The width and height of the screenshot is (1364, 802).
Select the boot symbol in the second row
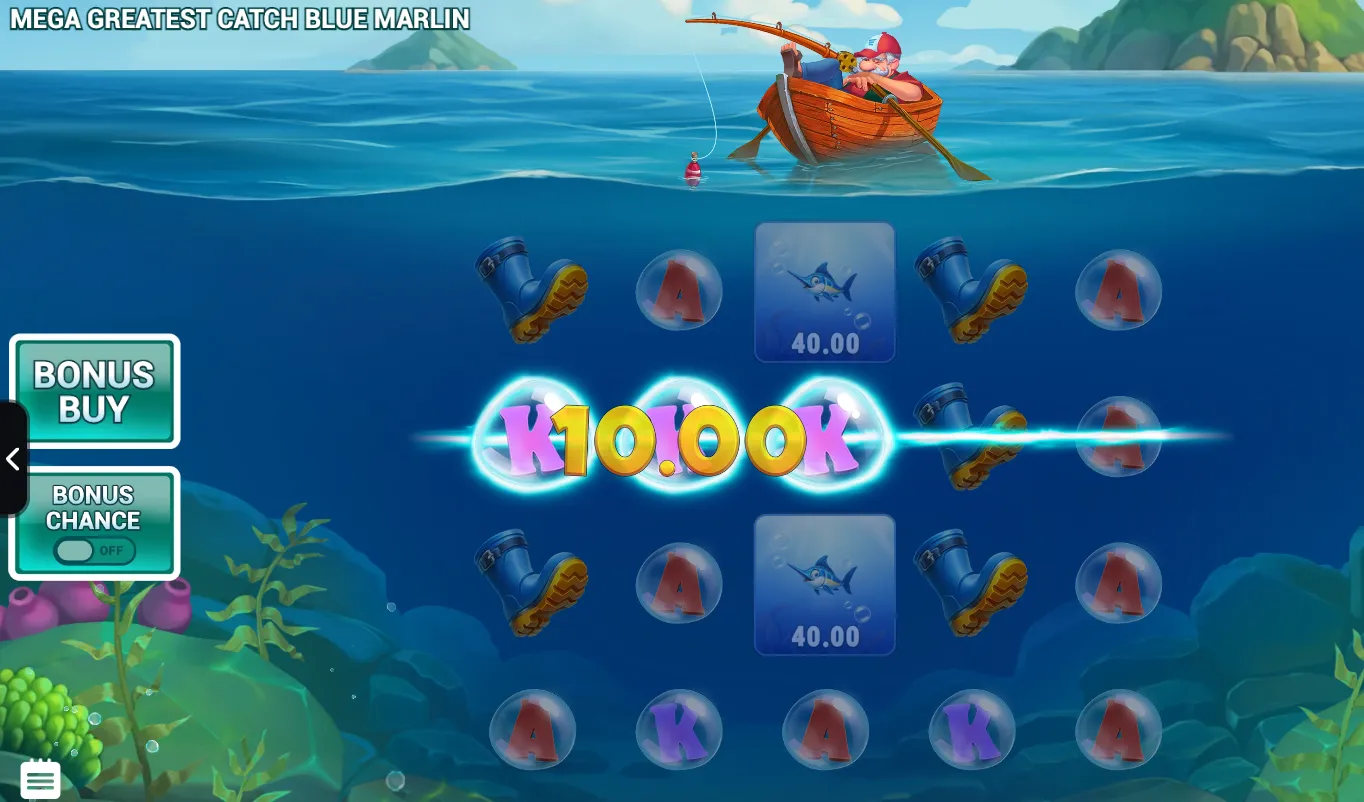(970, 438)
